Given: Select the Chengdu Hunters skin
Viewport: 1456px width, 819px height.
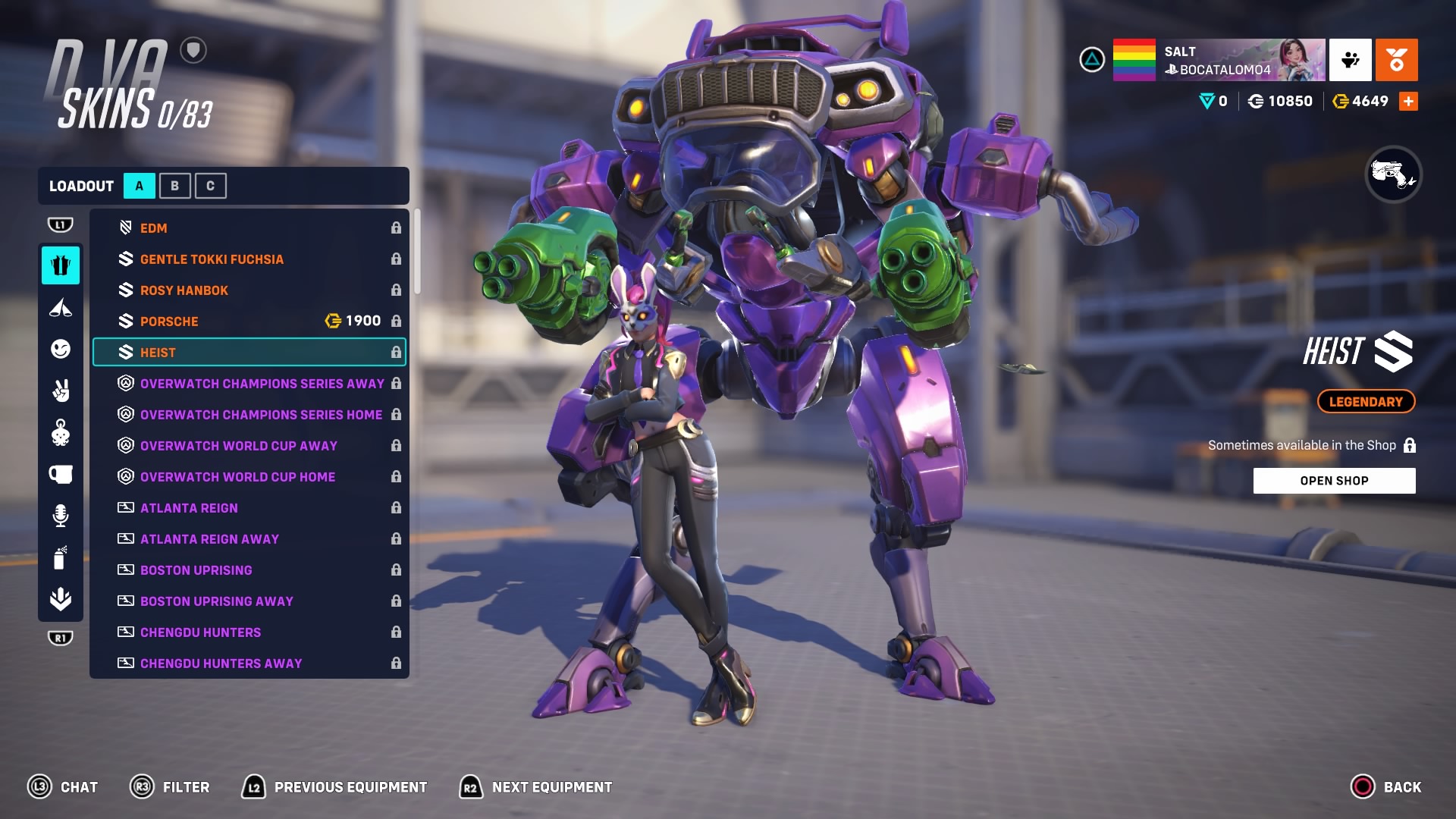Looking at the screenshot, I should click(x=249, y=632).
